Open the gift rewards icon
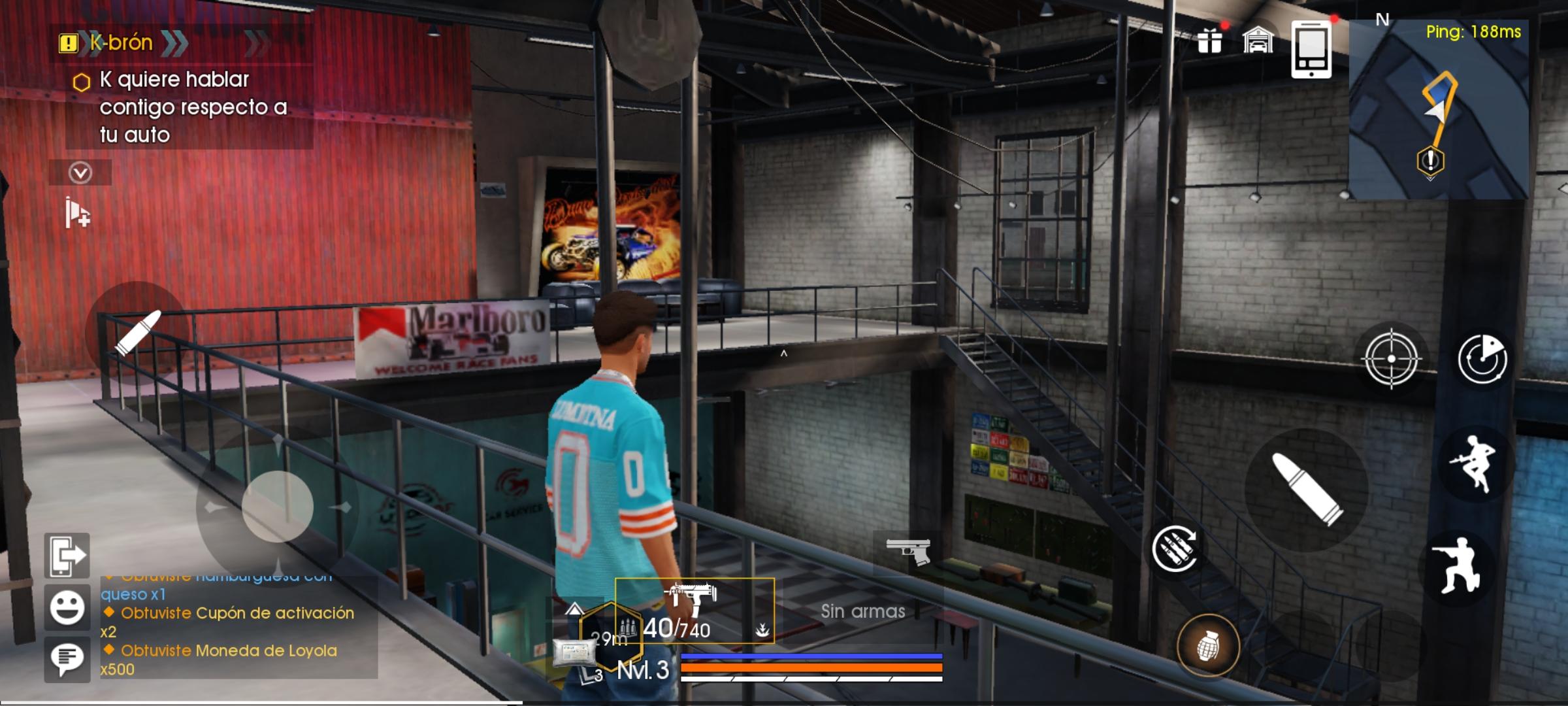The width and height of the screenshot is (1568, 706). pyautogui.click(x=1211, y=41)
